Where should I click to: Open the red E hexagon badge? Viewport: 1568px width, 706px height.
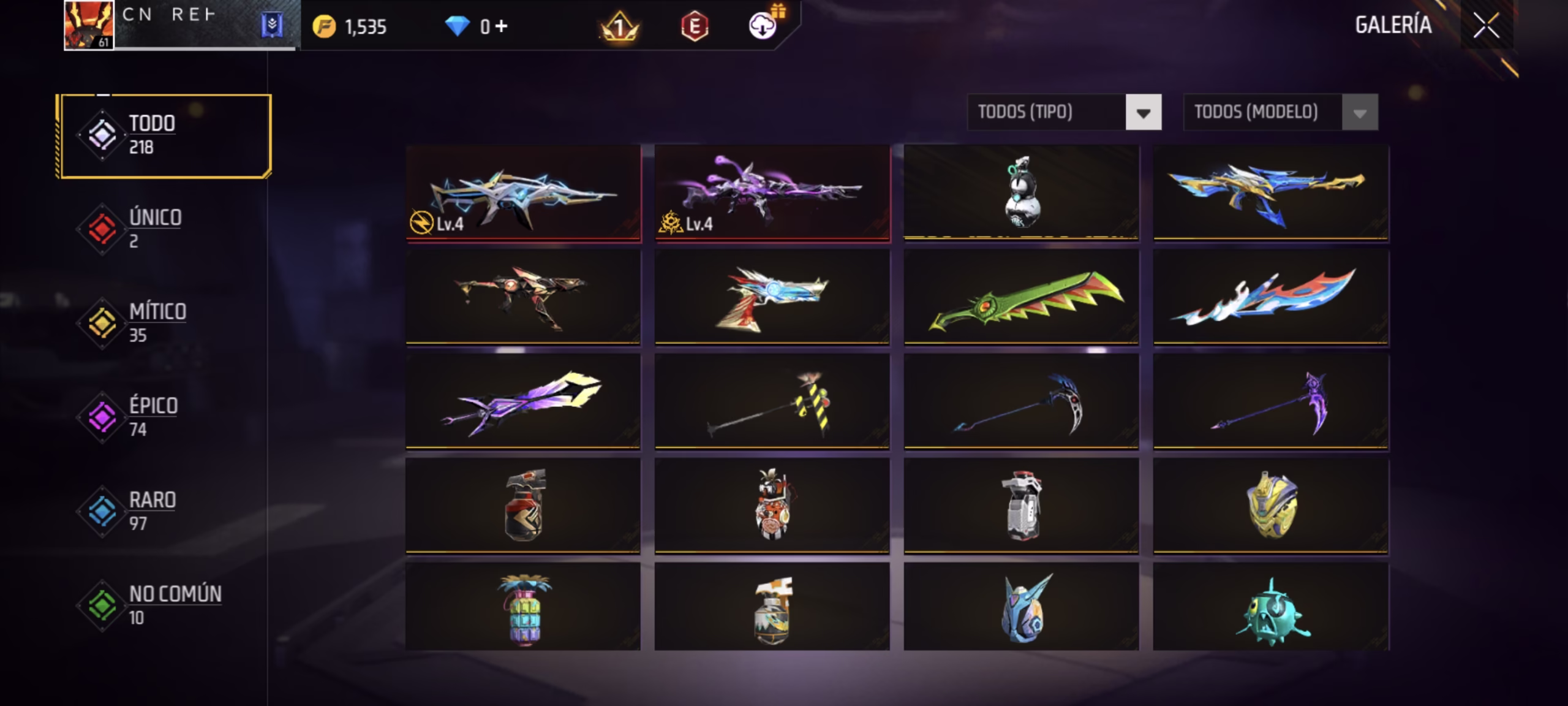tap(695, 26)
